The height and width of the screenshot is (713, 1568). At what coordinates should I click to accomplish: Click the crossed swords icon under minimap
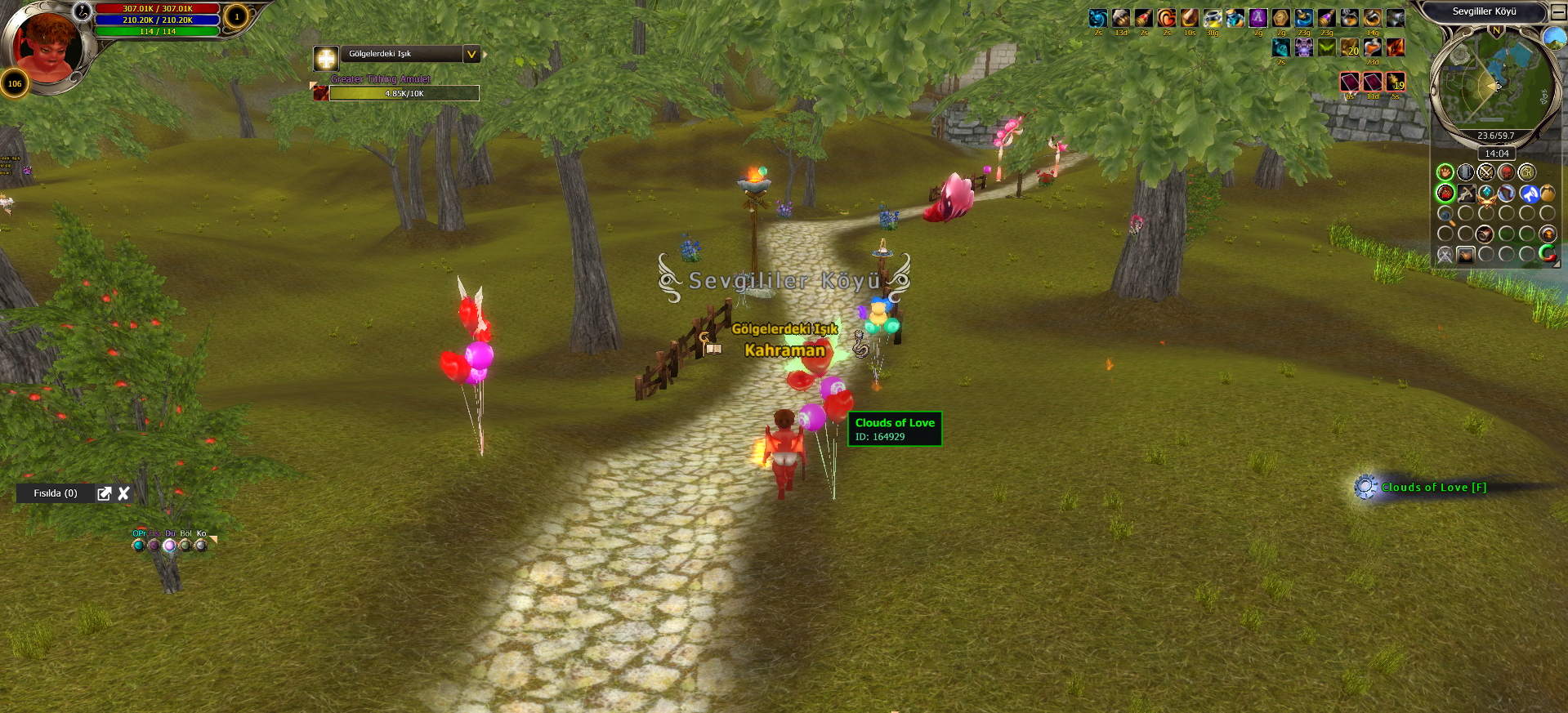(1485, 172)
